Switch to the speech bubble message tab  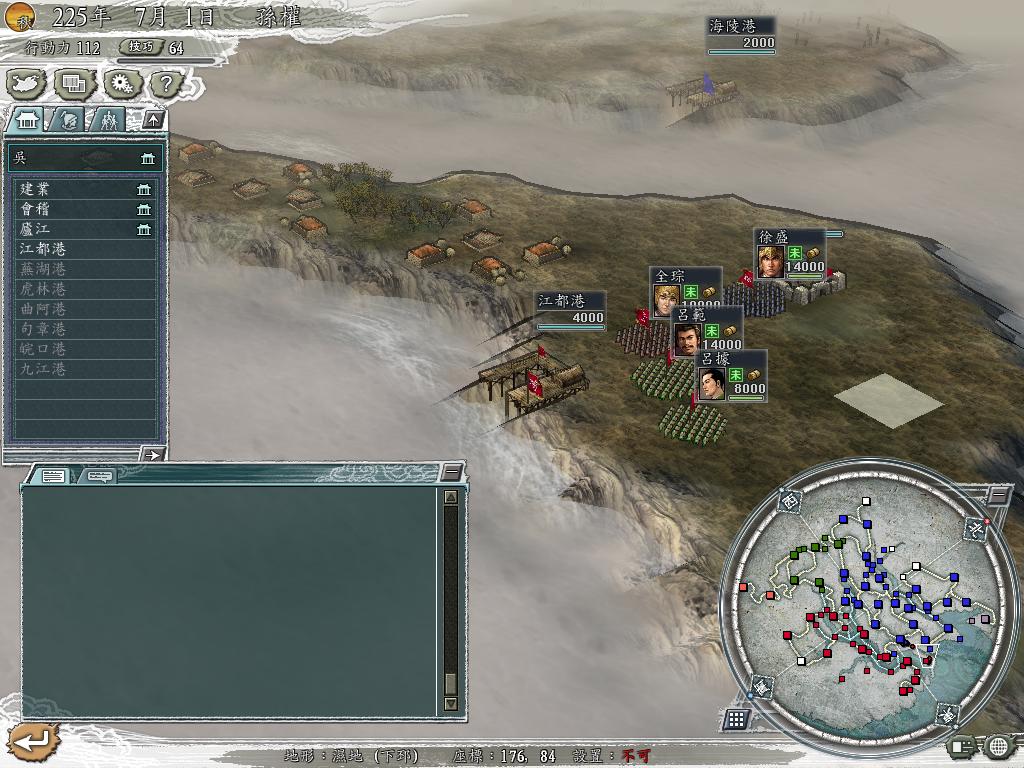pyautogui.click(x=98, y=476)
